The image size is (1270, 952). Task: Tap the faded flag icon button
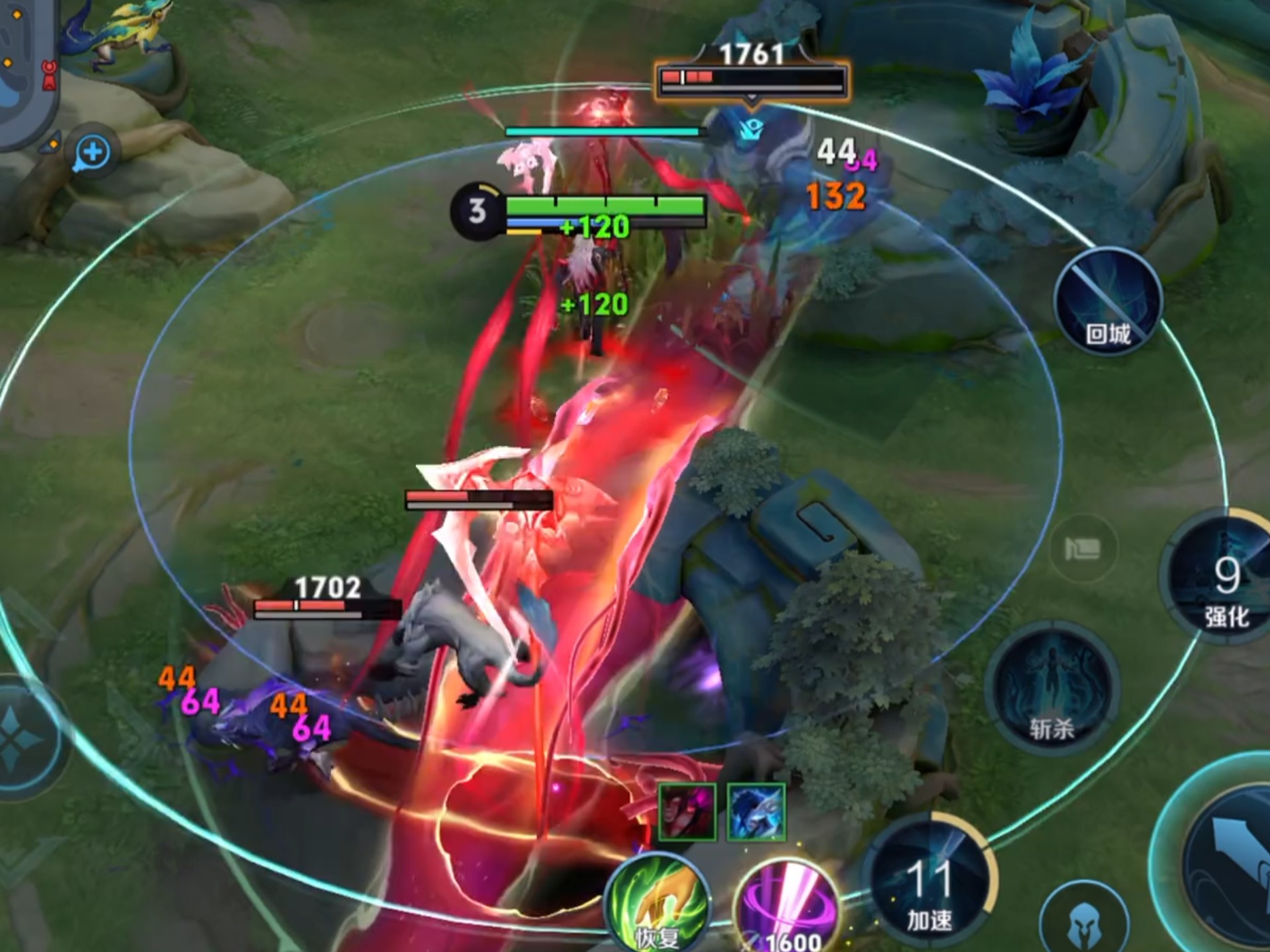(x=1082, y=548)
